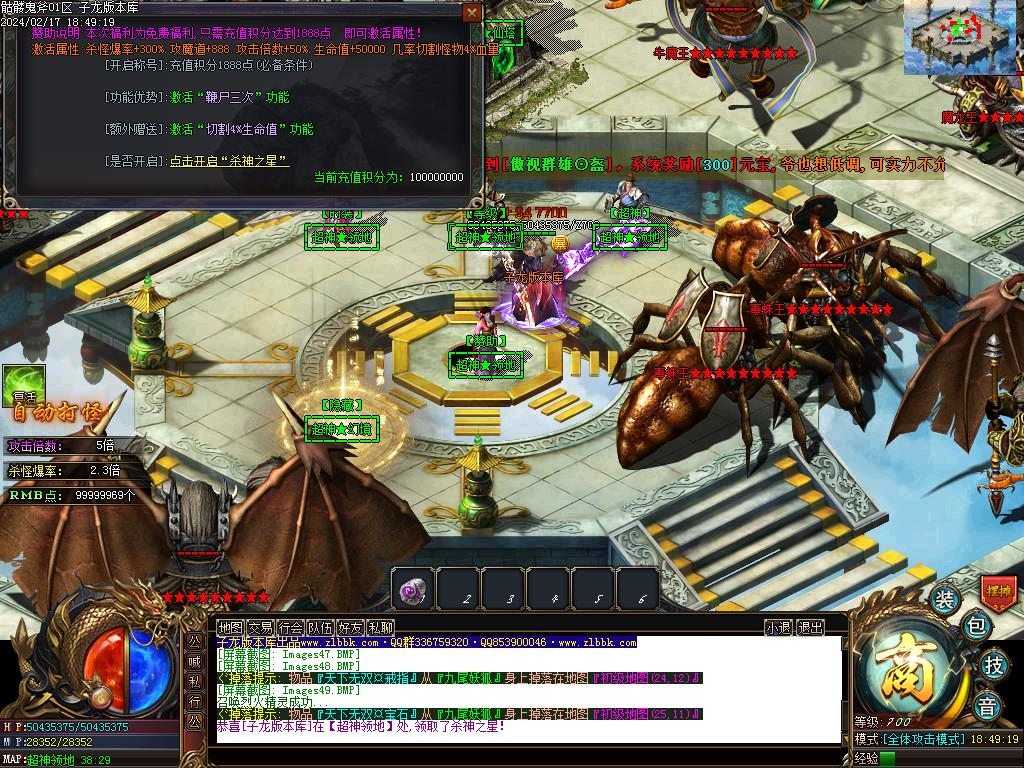Click the 点击开启"杀神之星" link
This screenshot has width=1024, height=768.
point(229,160)
